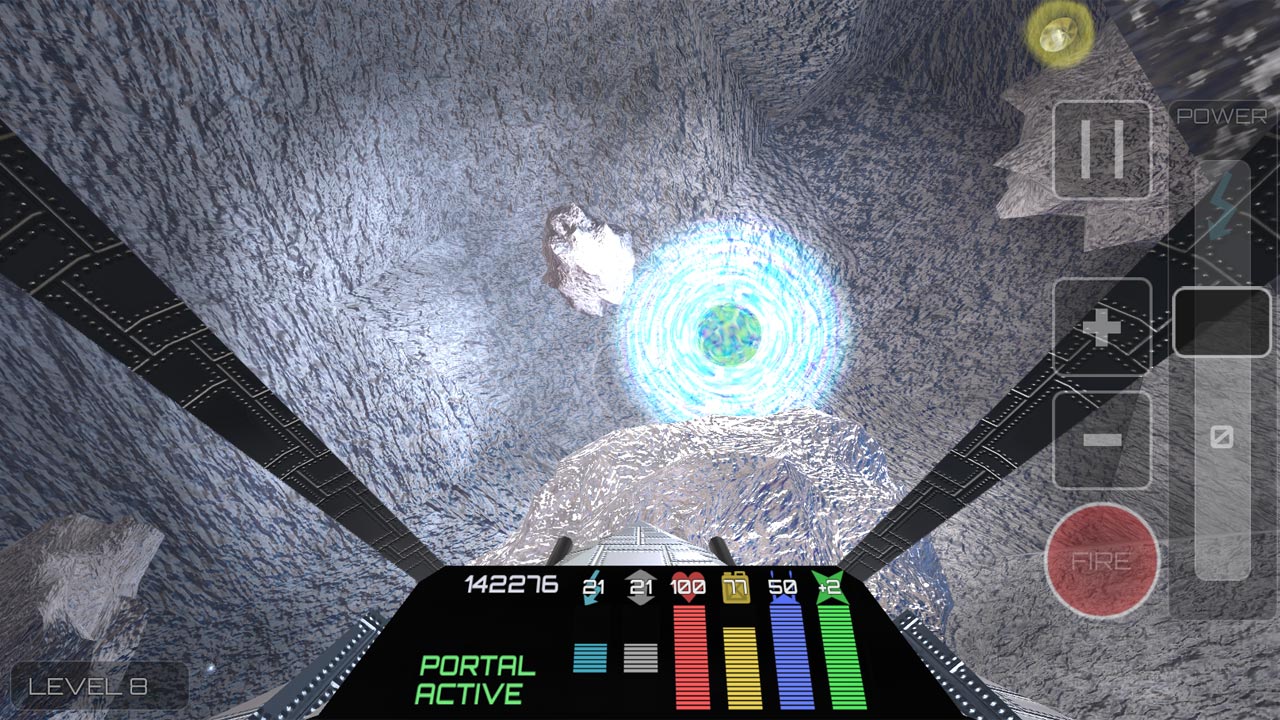The width and height of the screenshot is (1280, 720).
Task: Tap the plus throttle control
Action: pos(1103,329)
